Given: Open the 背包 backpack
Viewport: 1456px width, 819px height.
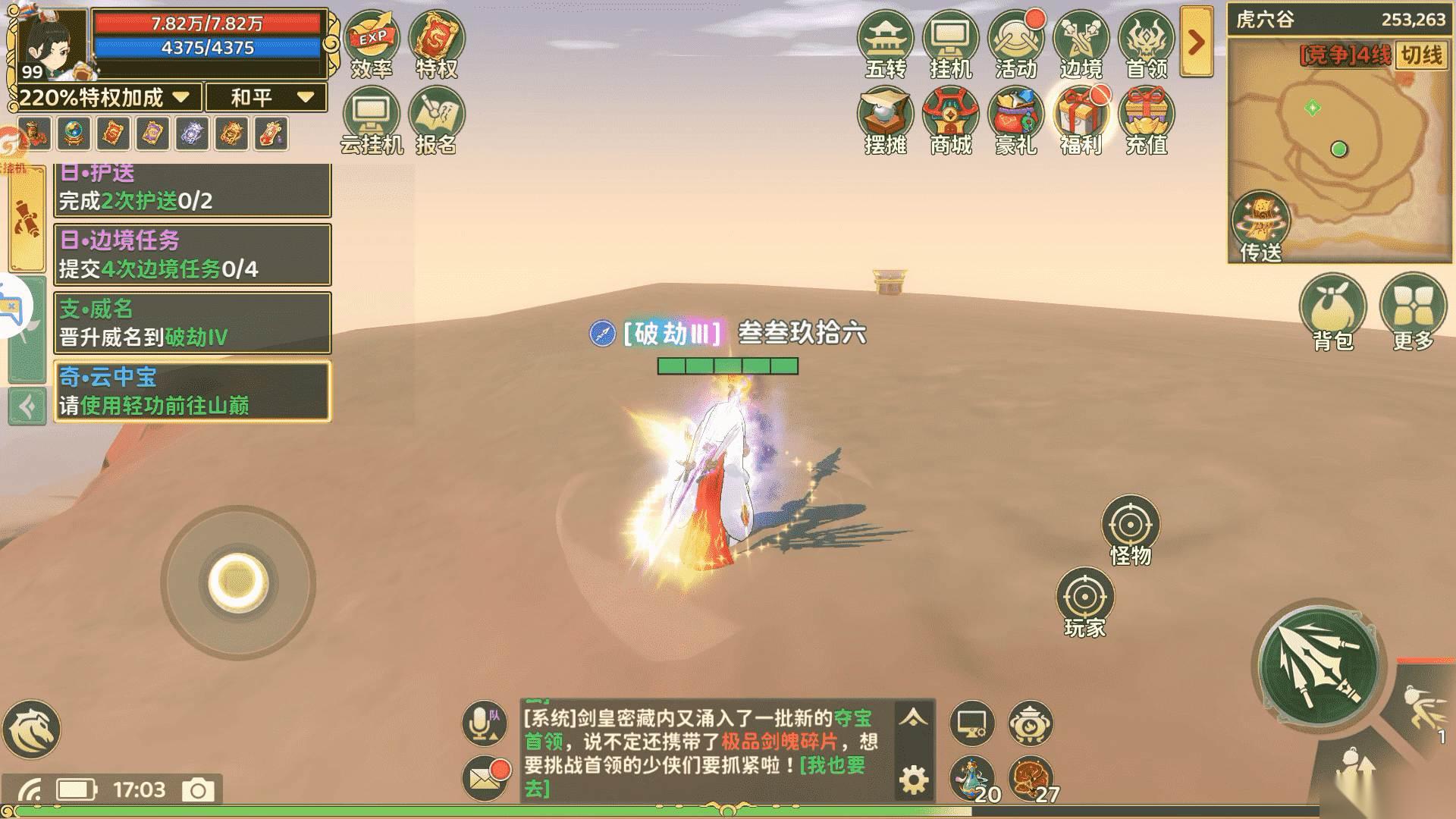Looking at the screenshot, I should [x=1332, y=311].
